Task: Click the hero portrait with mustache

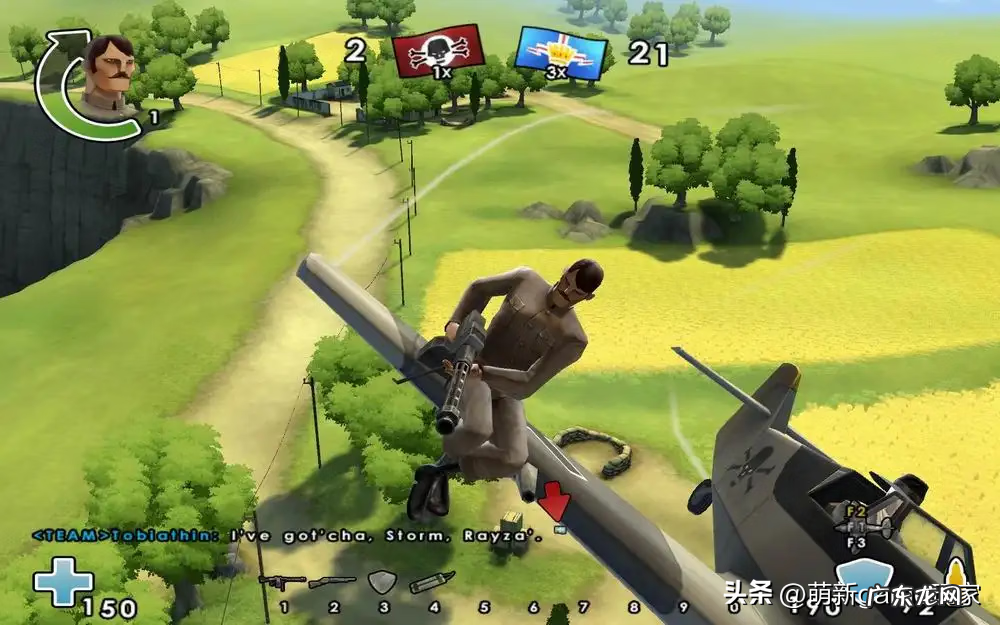Action: coord(110,77)
